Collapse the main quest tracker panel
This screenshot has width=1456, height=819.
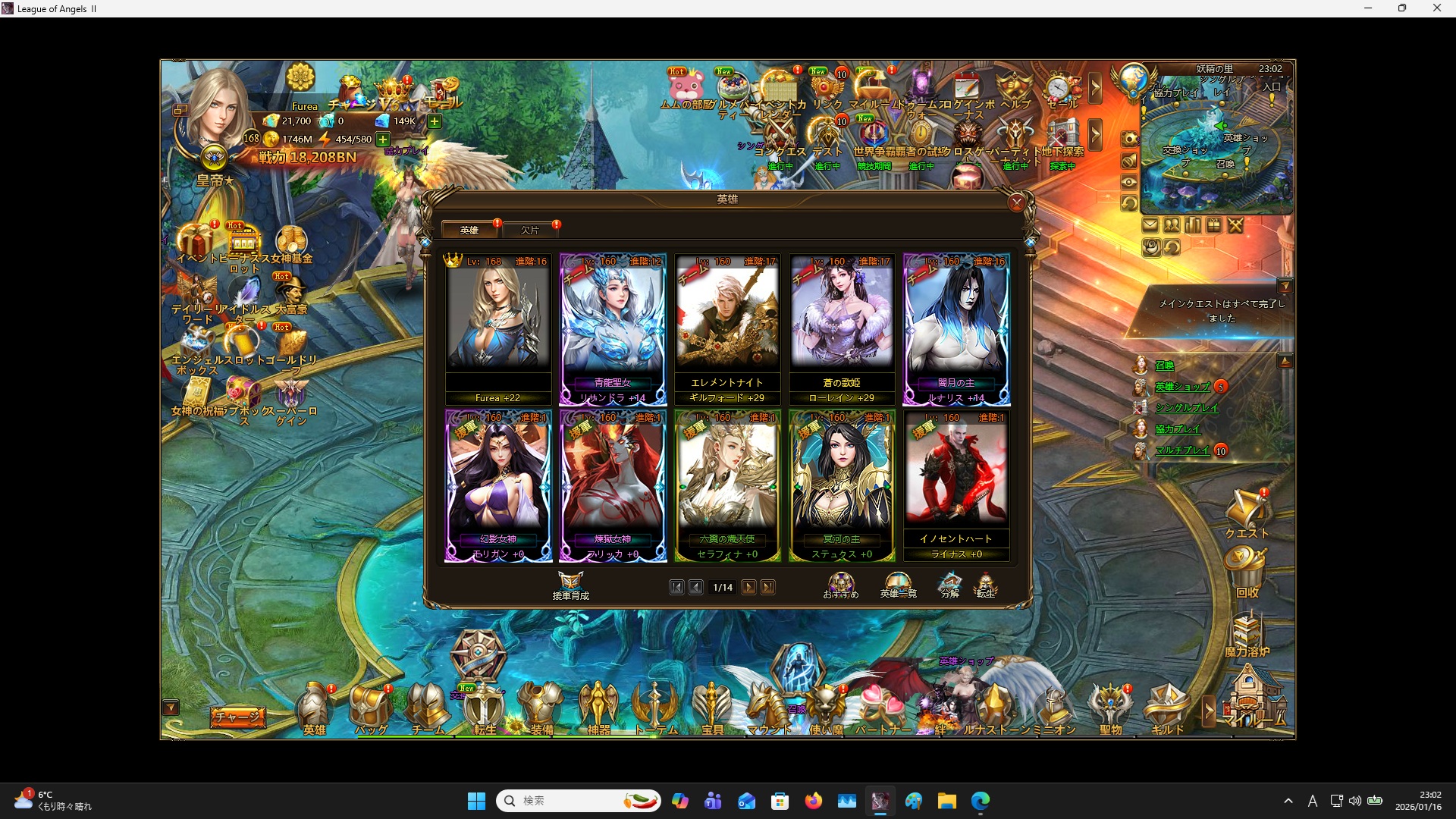pos(1285,286)
